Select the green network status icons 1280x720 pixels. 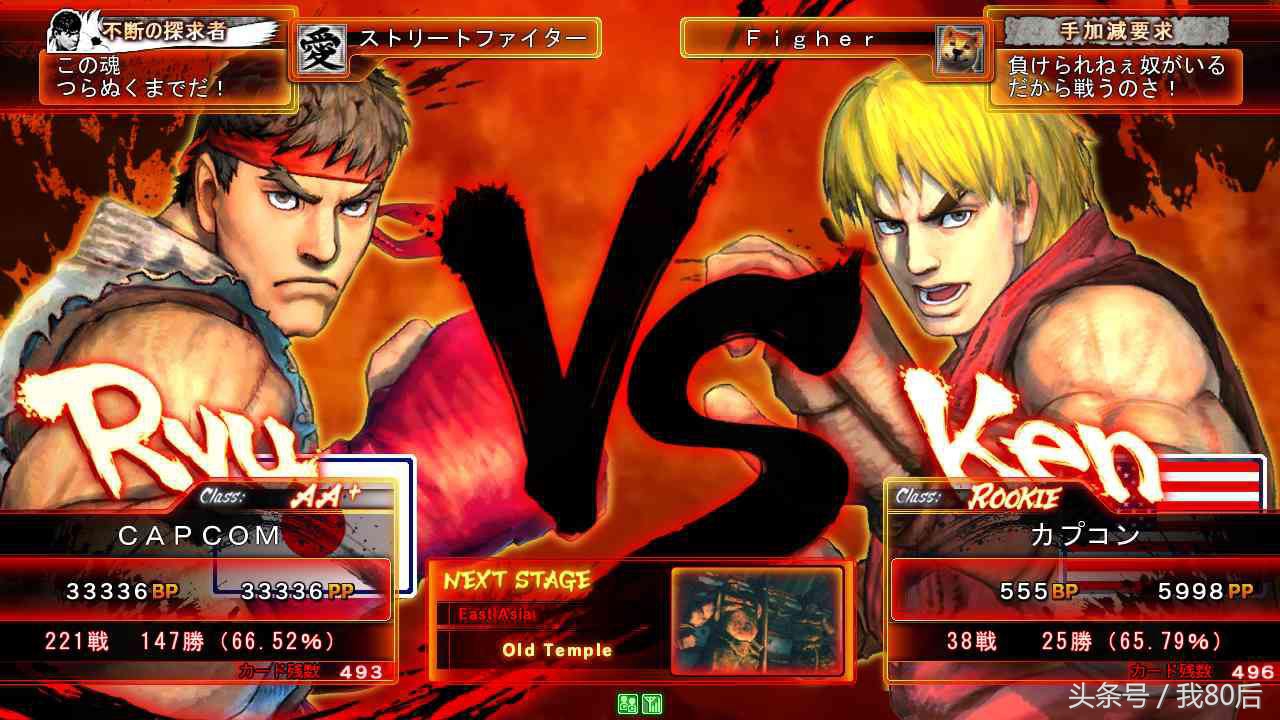tap(641, 703)
